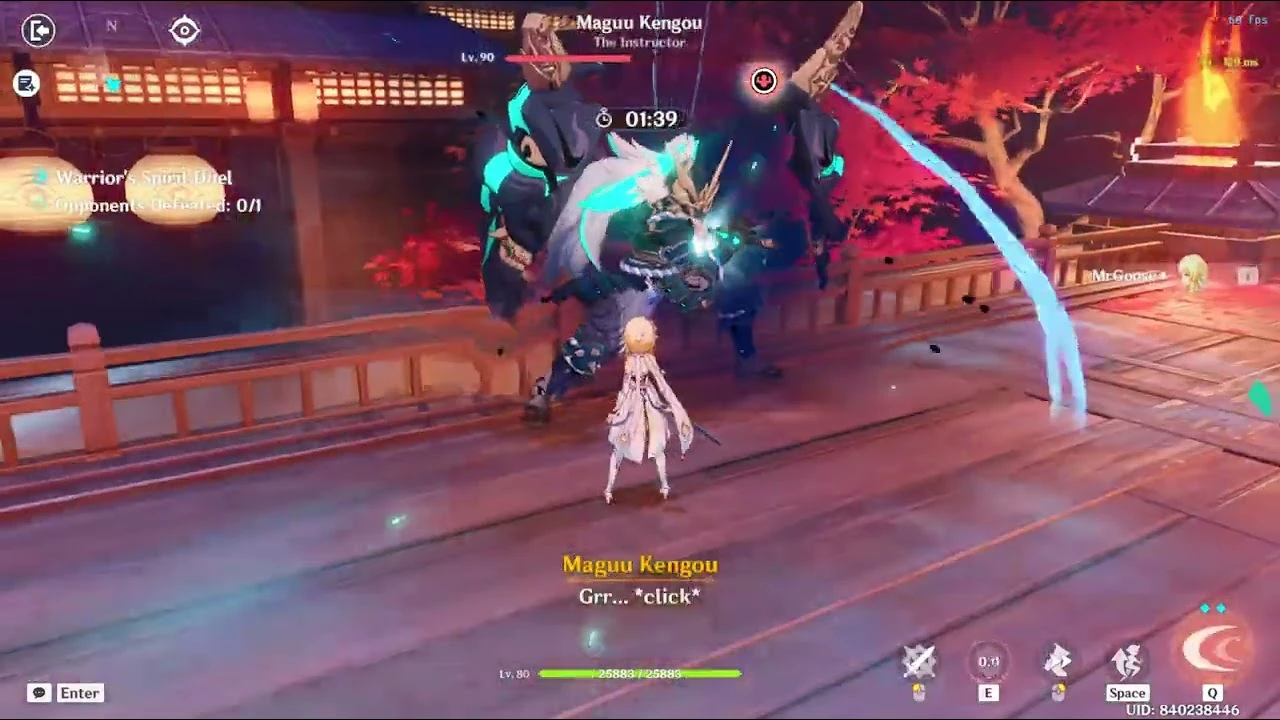Image resolution: width=1280 pixels, height=720 pixels.
Task: Click the red challenge marker above the boss
Action: click(x=763, y=81)
